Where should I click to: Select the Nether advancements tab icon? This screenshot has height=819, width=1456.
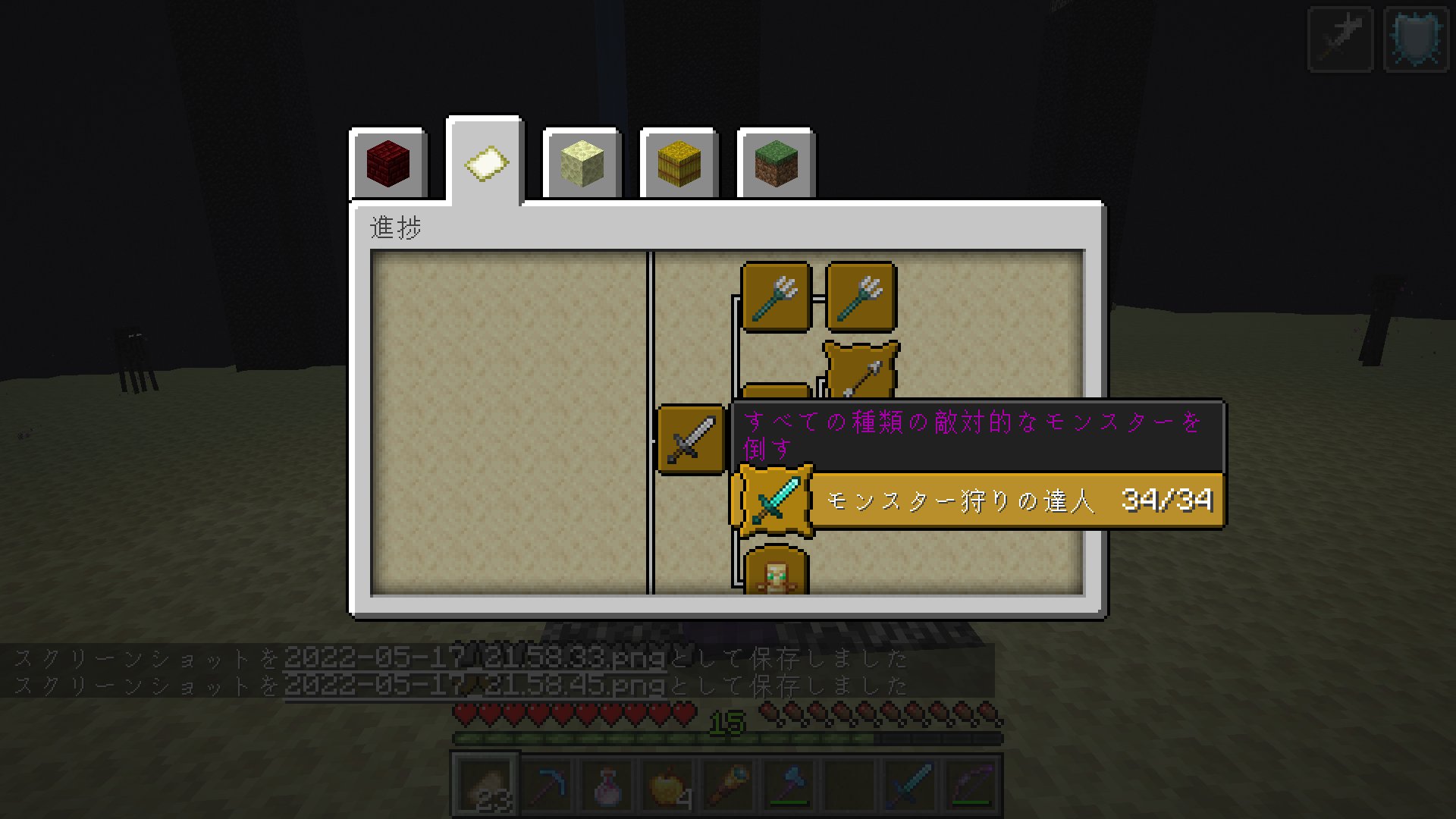tap(388, 162)
